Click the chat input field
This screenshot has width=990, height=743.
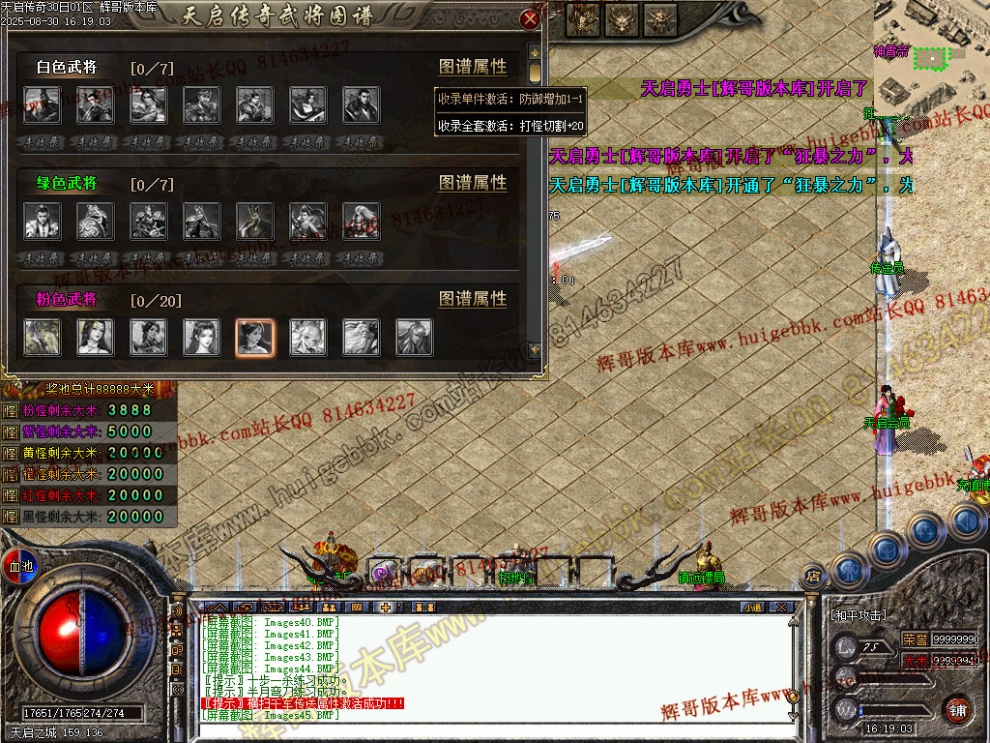pyautogui.click(x=480, y=730)
